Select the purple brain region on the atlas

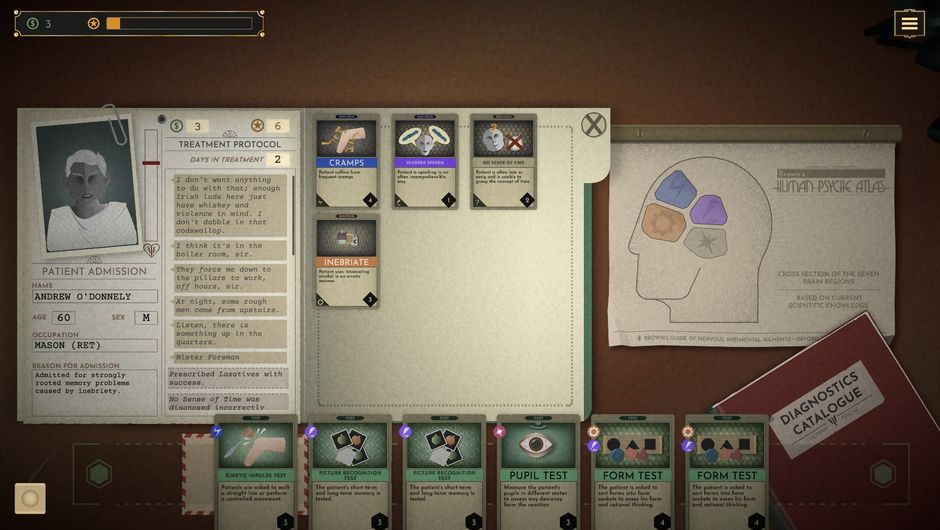709,209
